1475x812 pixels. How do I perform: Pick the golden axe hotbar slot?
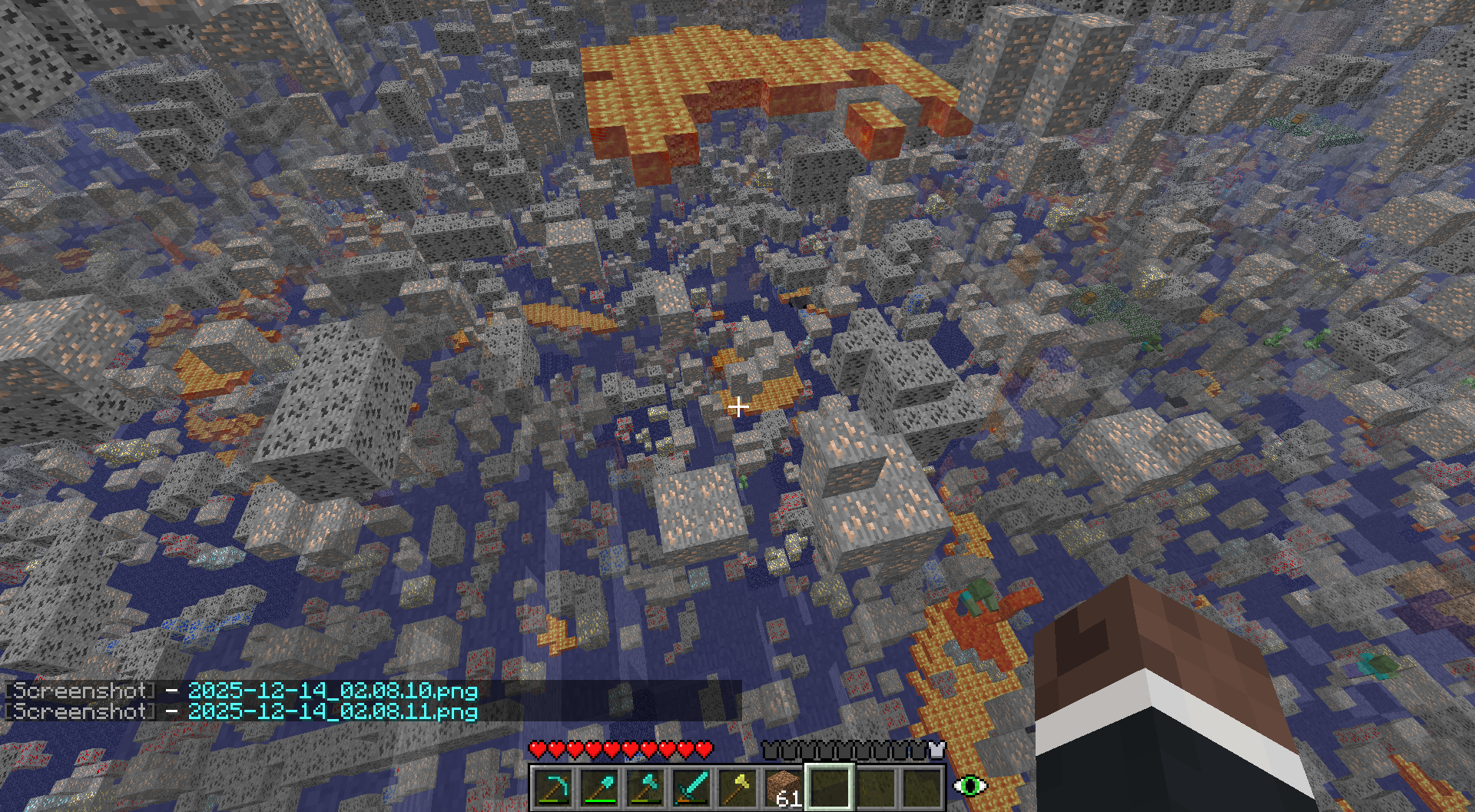737,788
